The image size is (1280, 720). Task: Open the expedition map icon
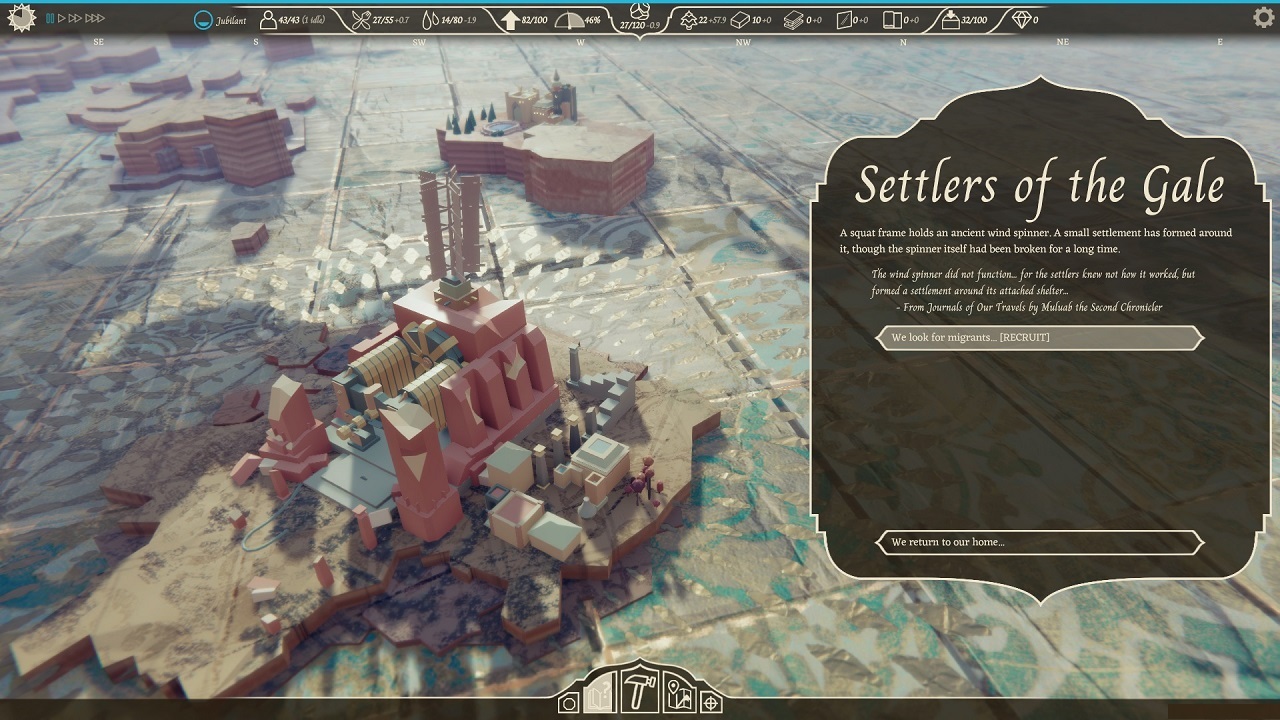pyautogui.click(x=678, y=695)
